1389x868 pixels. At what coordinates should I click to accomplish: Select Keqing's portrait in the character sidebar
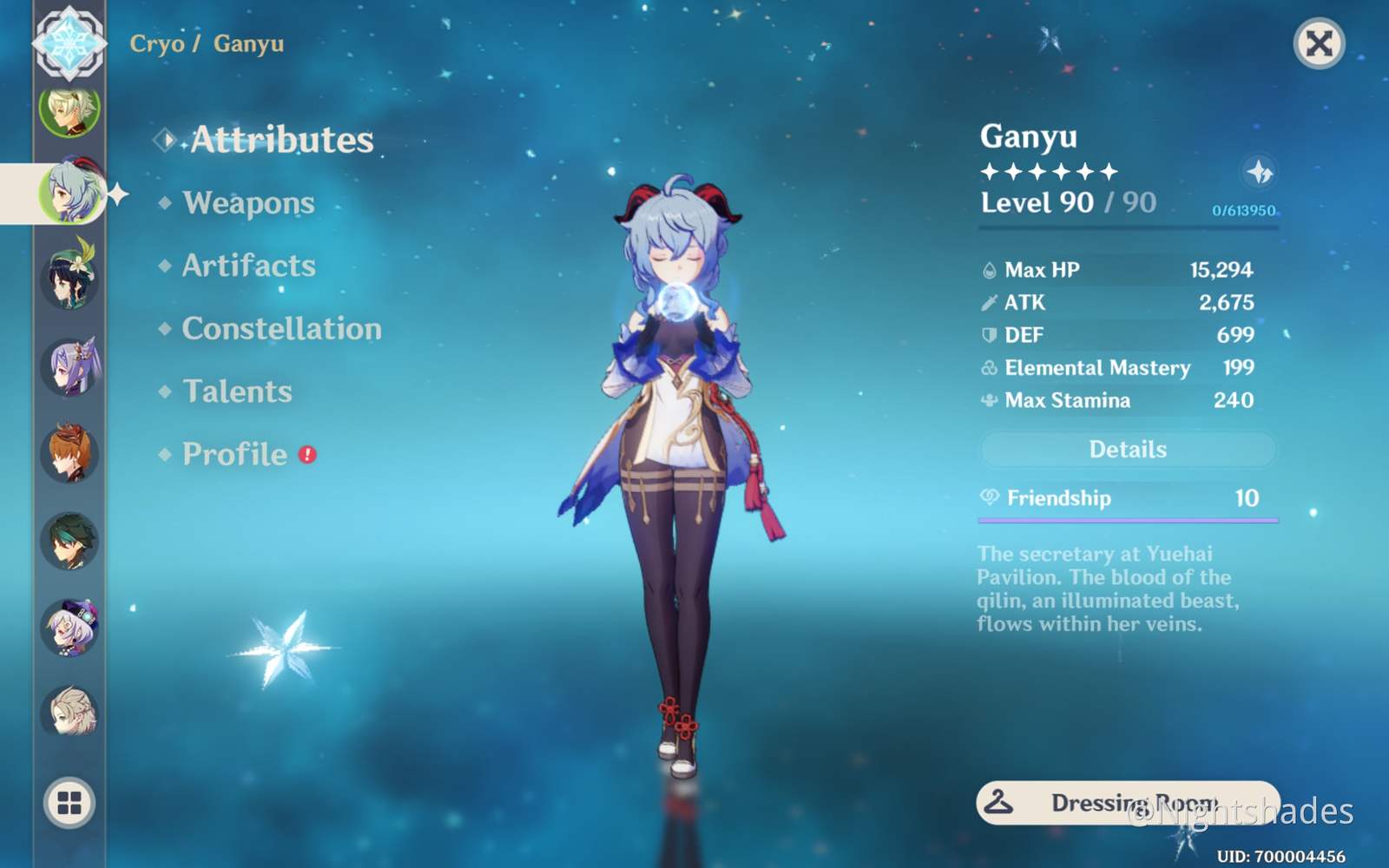click(69, 365)
